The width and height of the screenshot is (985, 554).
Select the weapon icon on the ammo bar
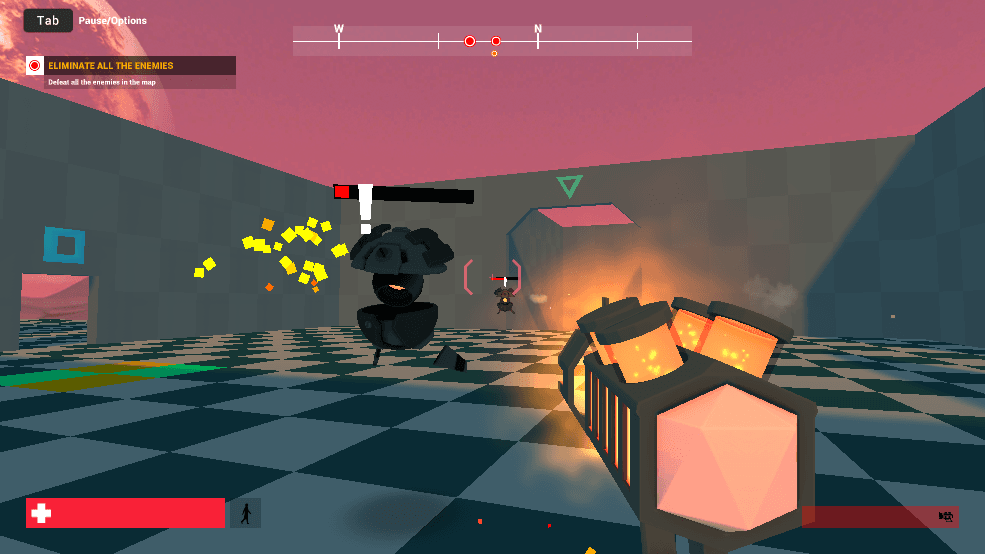[x=944, y=516]
